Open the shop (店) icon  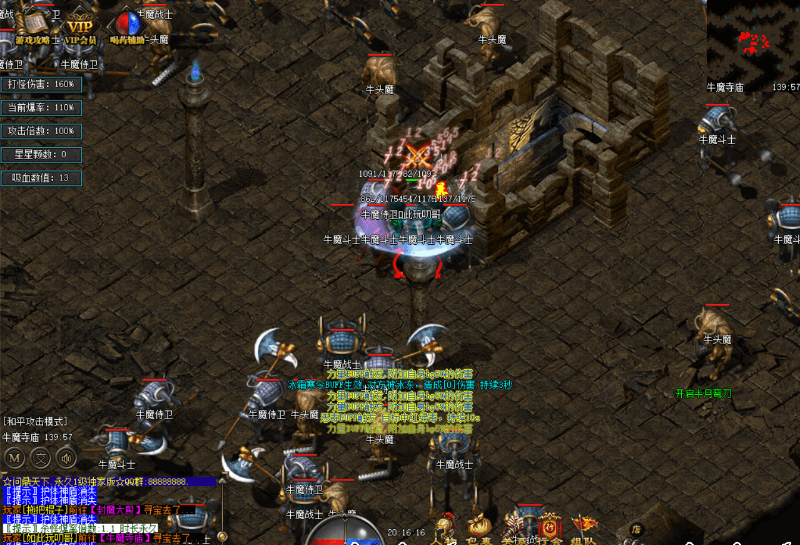633,530
